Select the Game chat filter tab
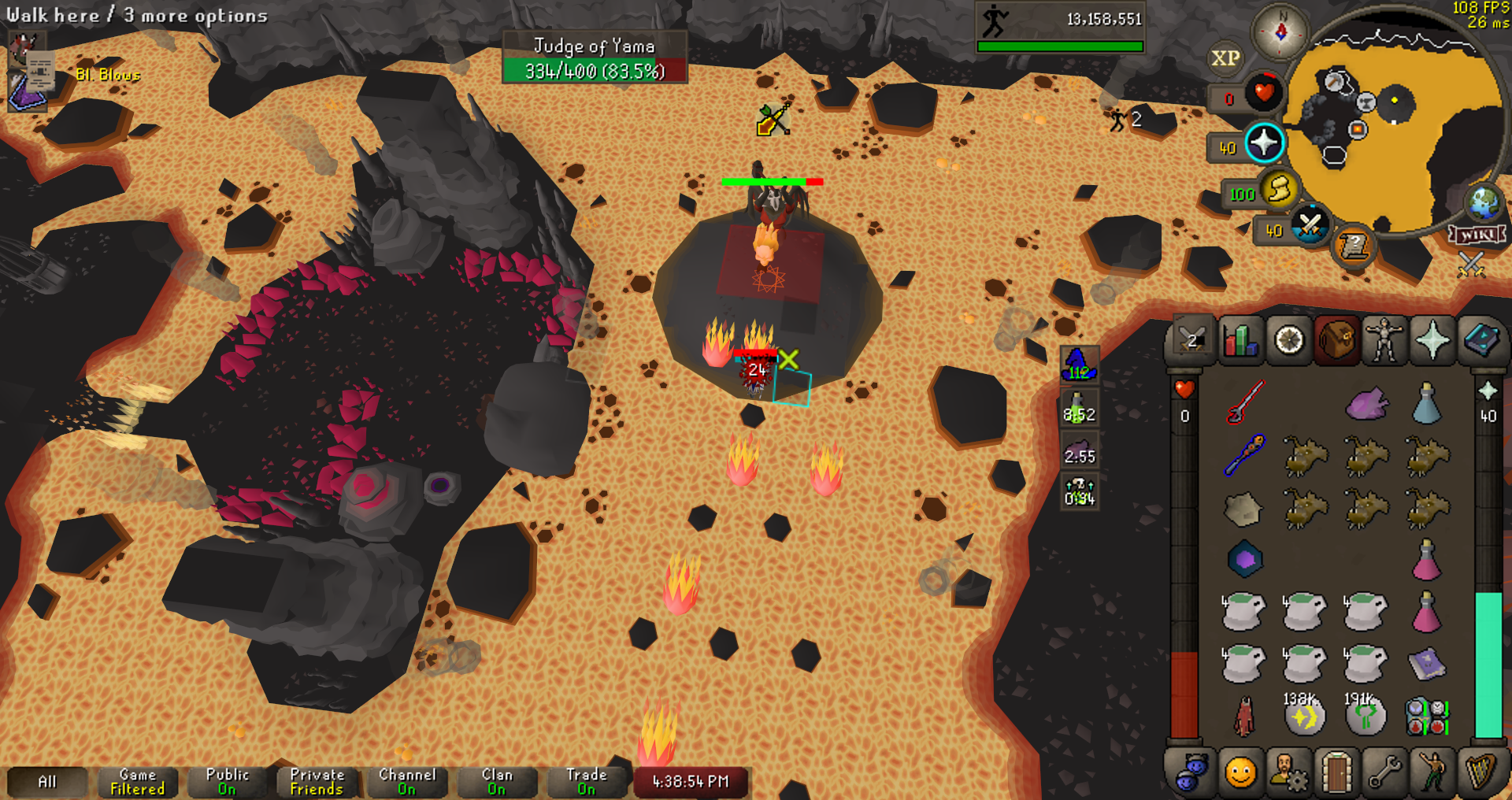1512x800 pixels. click(x=138, y=782)
